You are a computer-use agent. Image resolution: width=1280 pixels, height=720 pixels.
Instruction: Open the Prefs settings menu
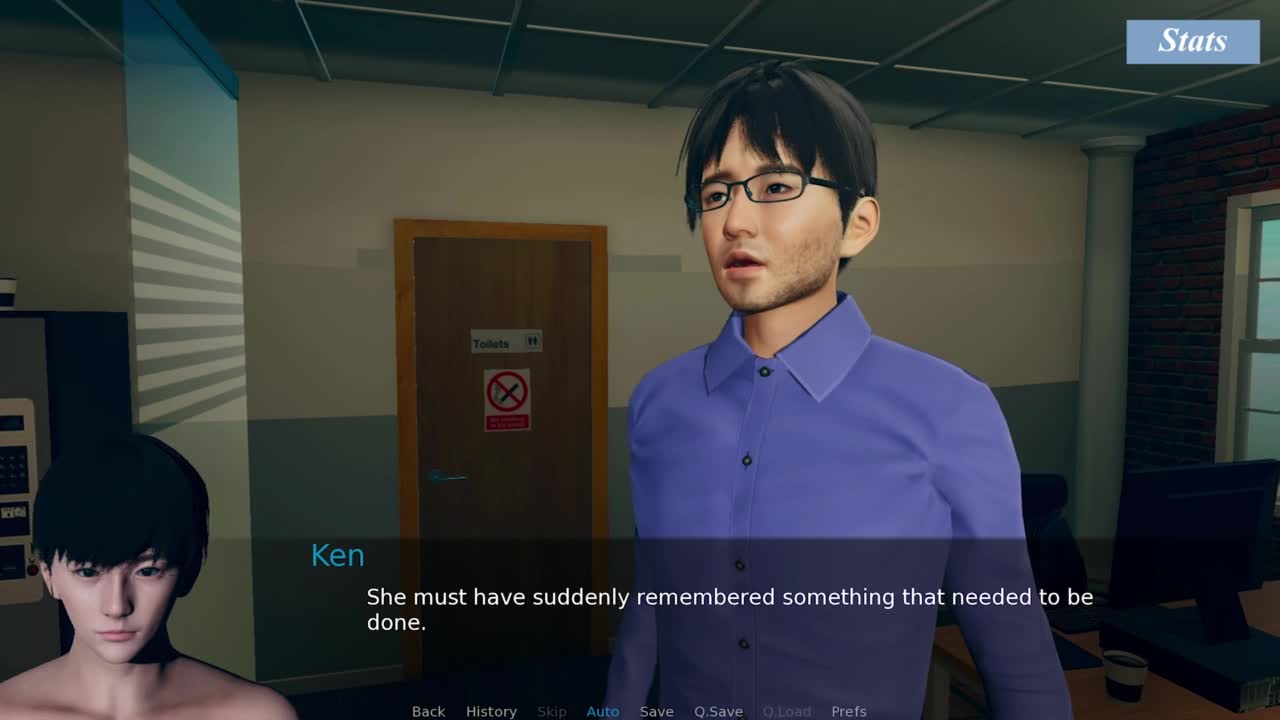[x=848, y=711]
